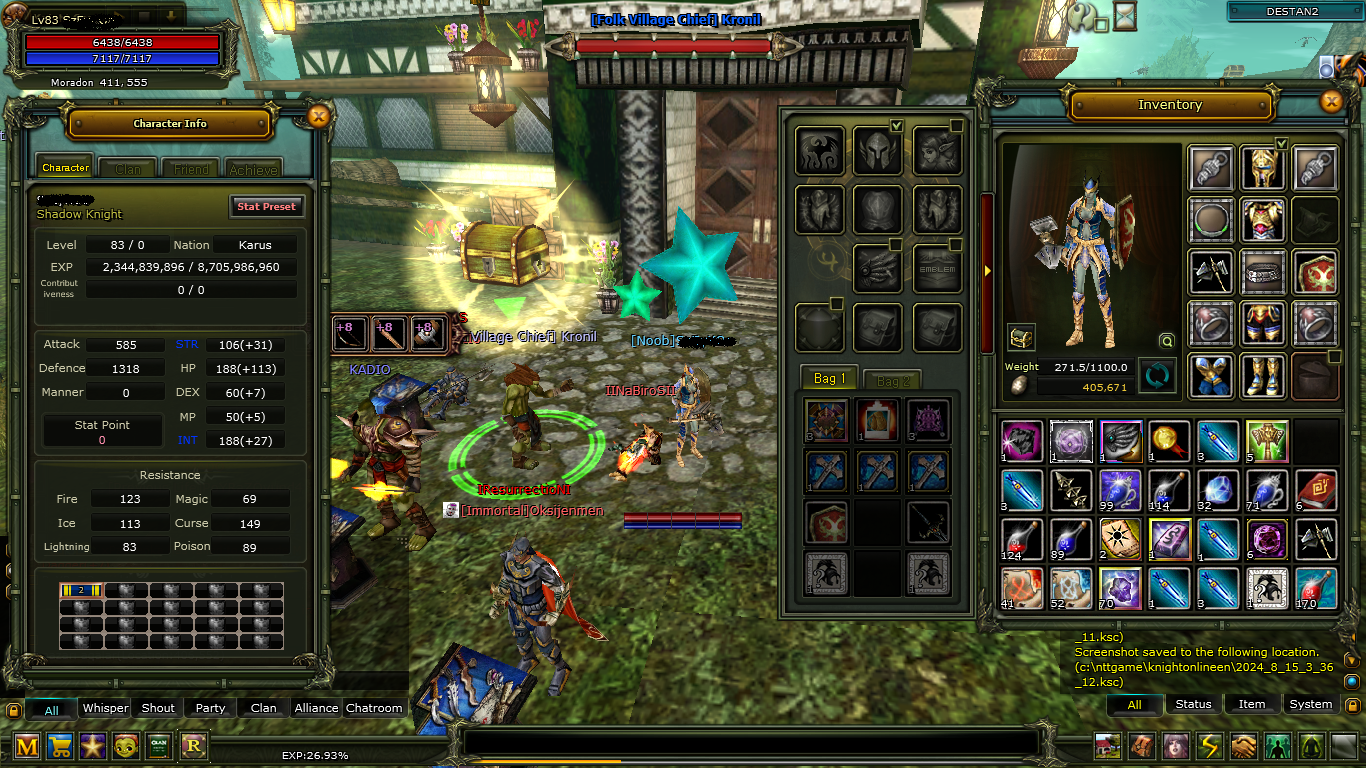Click the Stat Point button
Image resolution: width=1366 pixels, height=768 pixels.
(x=102, y=429)
